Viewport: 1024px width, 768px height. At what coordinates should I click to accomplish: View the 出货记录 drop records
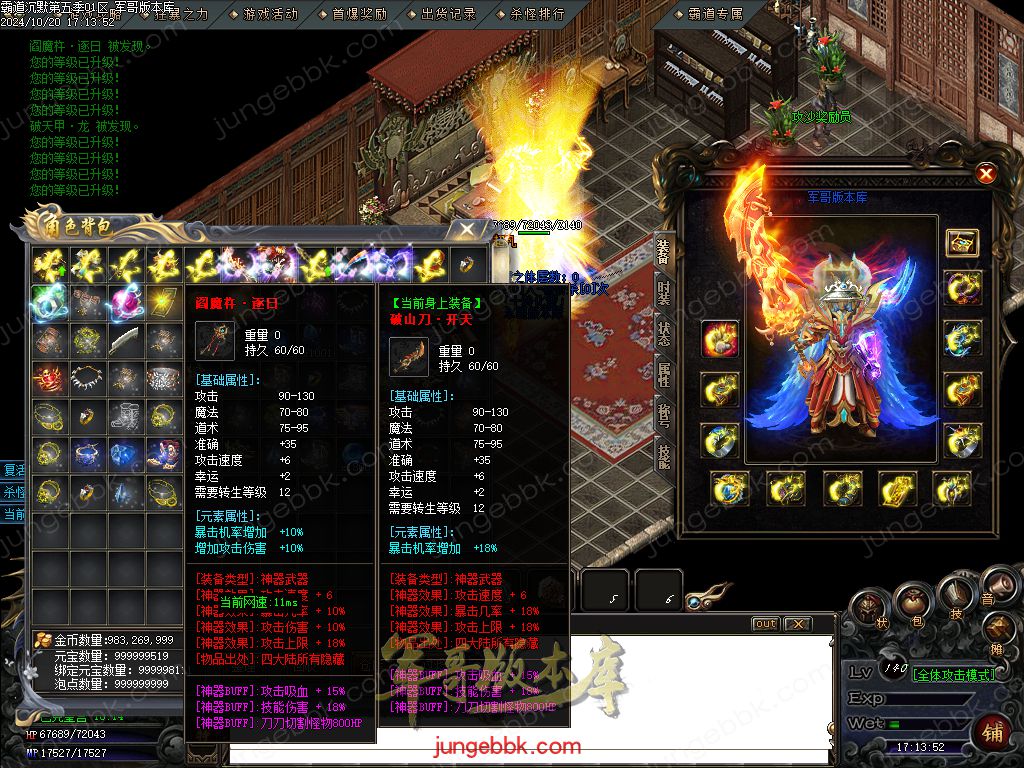(x=448, y=14)
